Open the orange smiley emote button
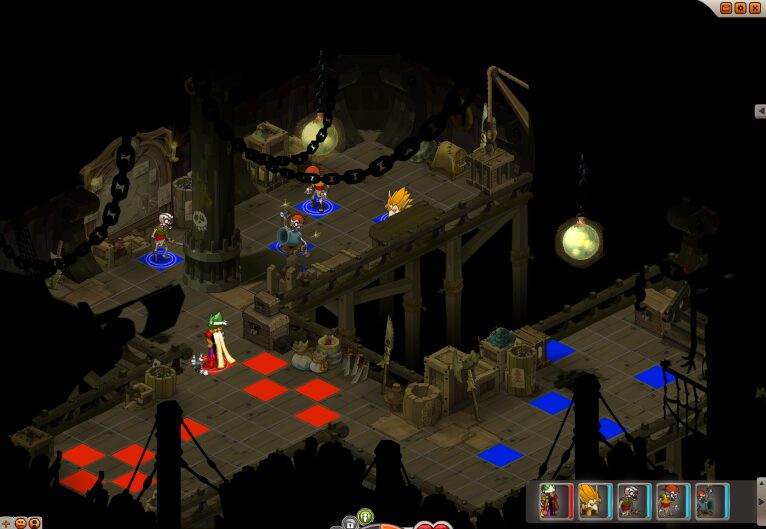Image resolution: width=766 pixels, height=529 pixels. (x=20, y=522)
